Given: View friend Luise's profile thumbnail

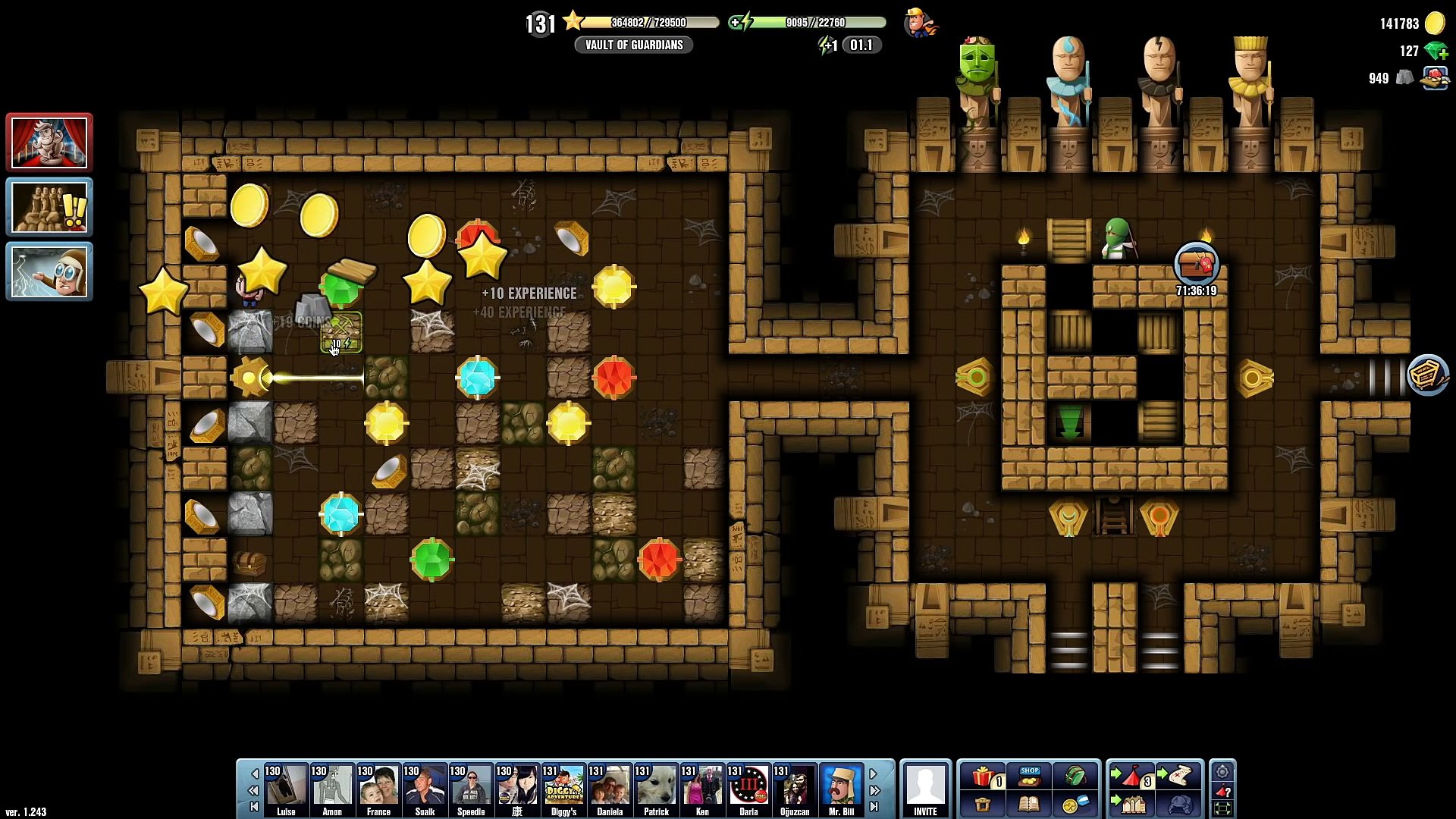Looking at the screenshot, I should pyautogui.click(x=286, y=786).
